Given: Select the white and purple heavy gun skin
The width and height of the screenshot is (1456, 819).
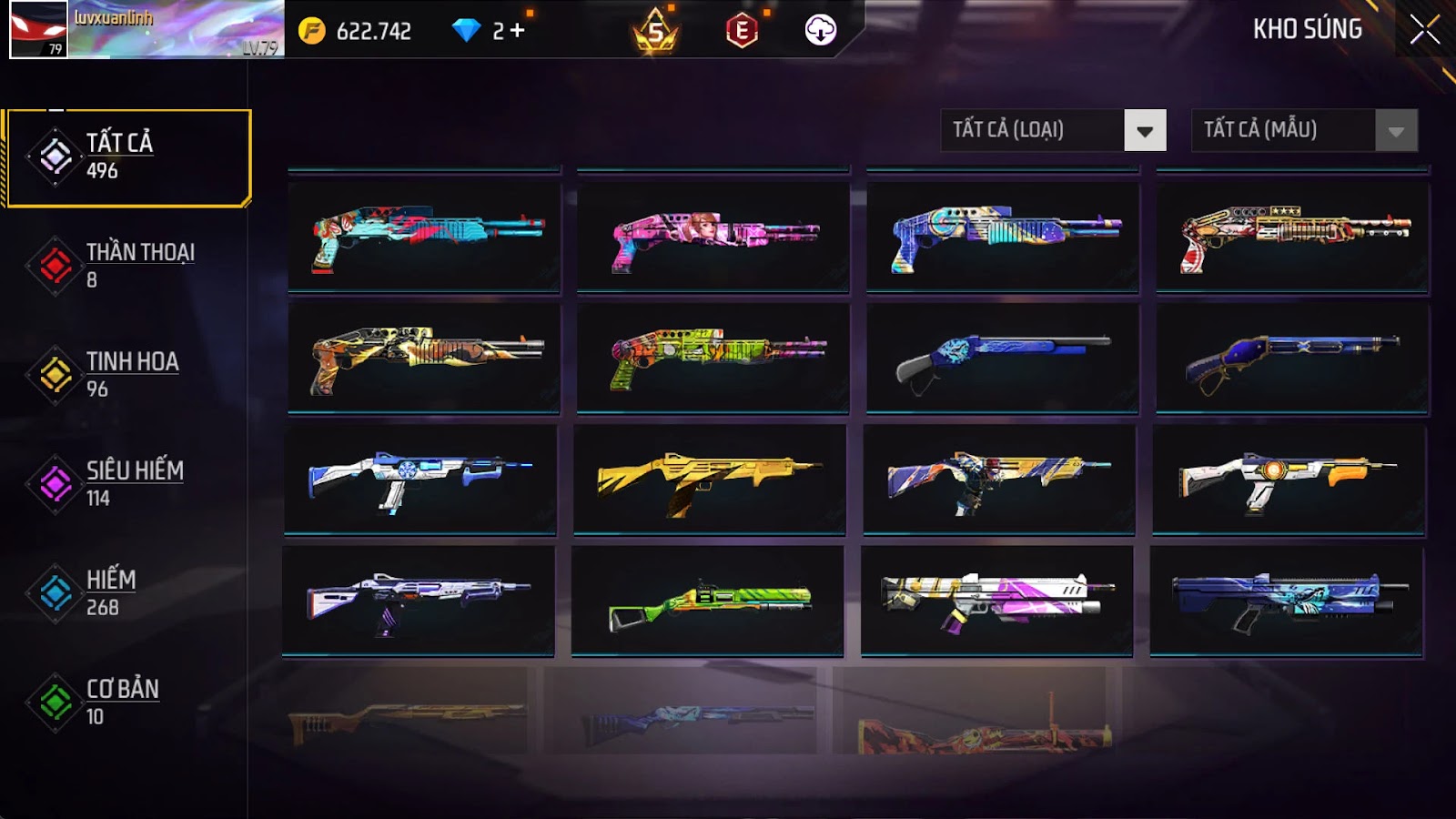Looking at the screenshot, I should point(996,602).
